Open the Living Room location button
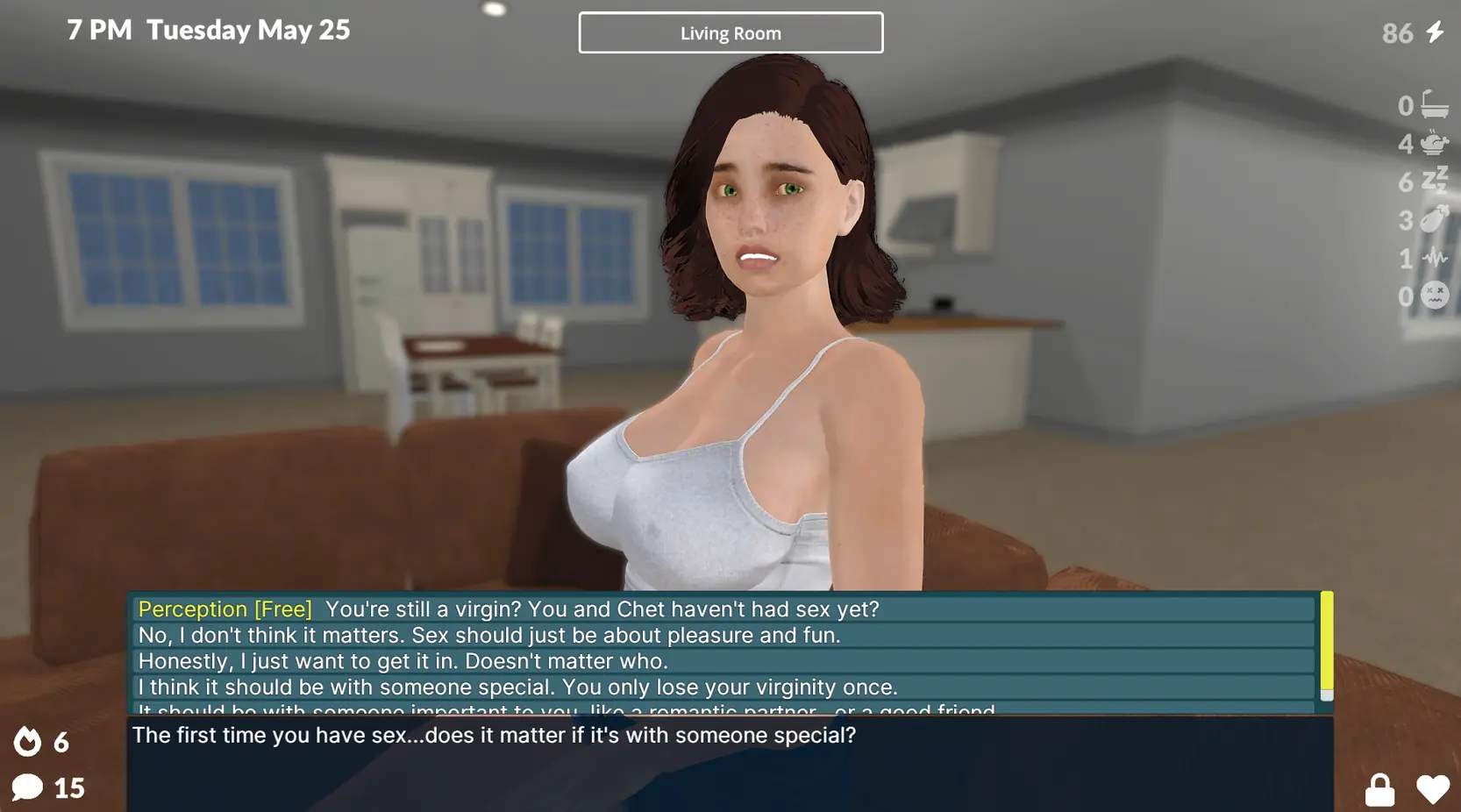1461x812 pixels. [x=730, y=32]
